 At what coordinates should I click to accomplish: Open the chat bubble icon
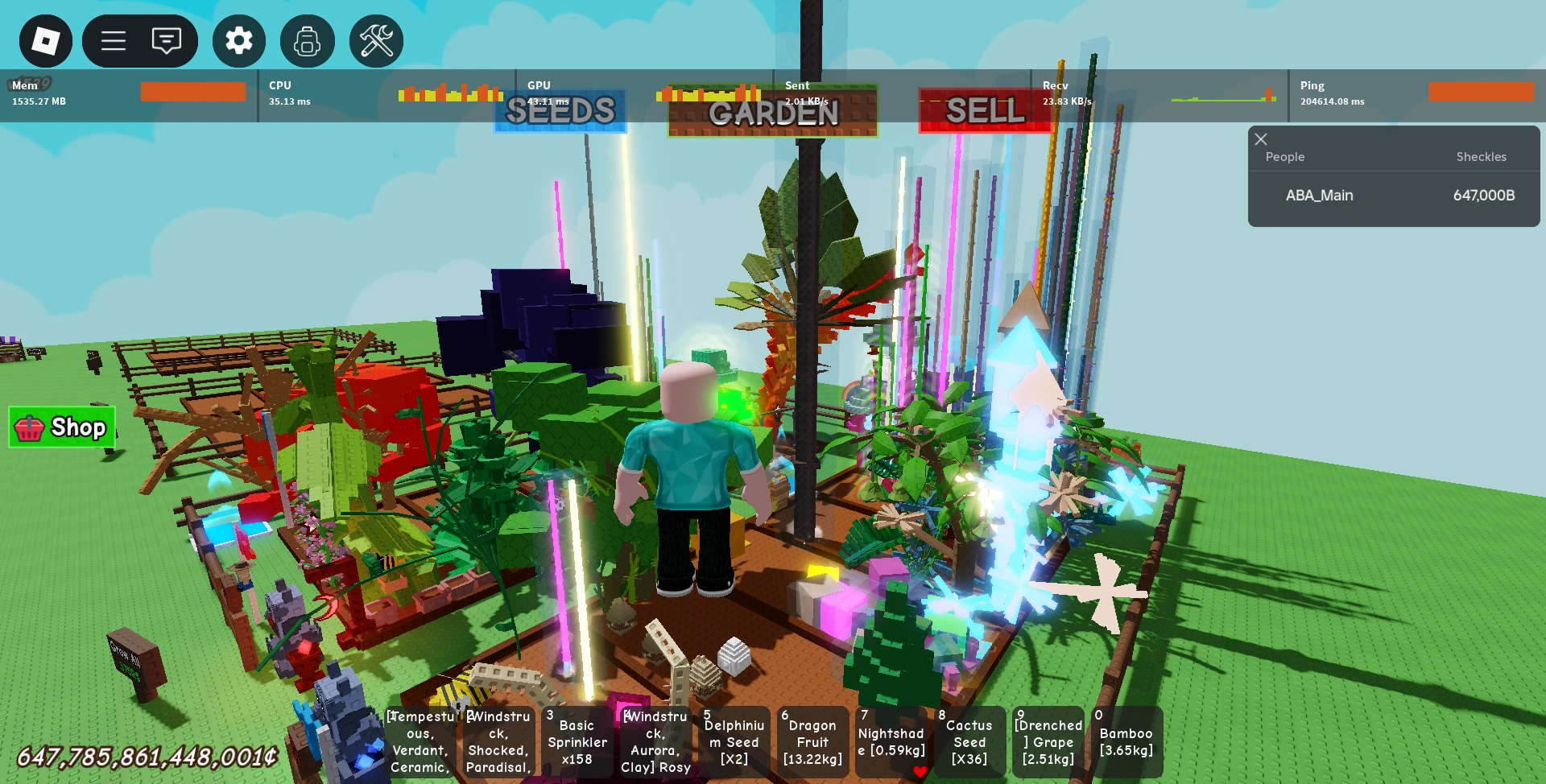[x=167, y=40]
